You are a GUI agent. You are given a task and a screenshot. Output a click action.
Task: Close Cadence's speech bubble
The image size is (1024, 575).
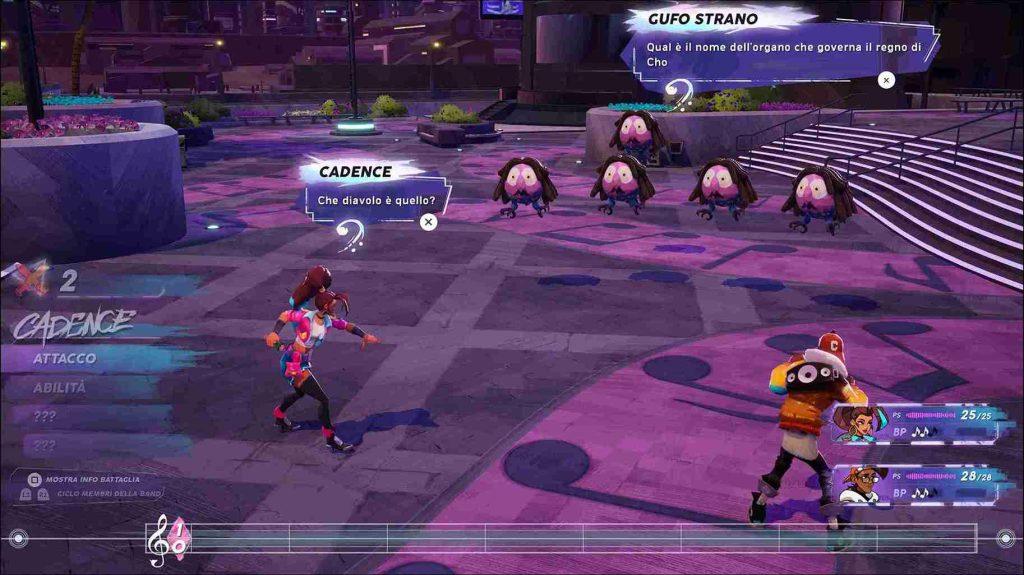pyautogui.click(x=428, y=222)
